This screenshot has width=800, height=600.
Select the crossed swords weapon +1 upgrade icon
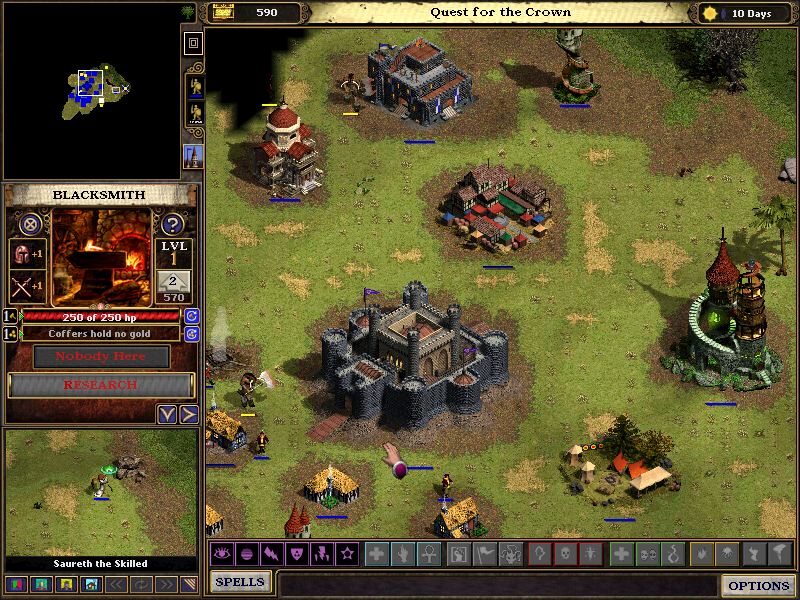click(27, 287)
